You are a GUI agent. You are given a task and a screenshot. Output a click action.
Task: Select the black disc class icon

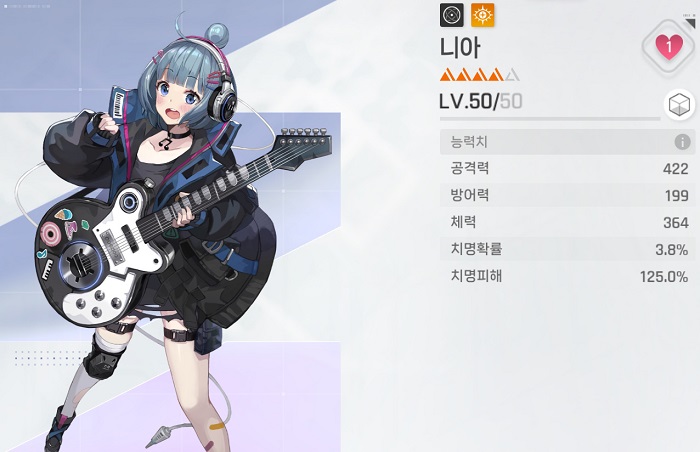[x=452, y=15]
